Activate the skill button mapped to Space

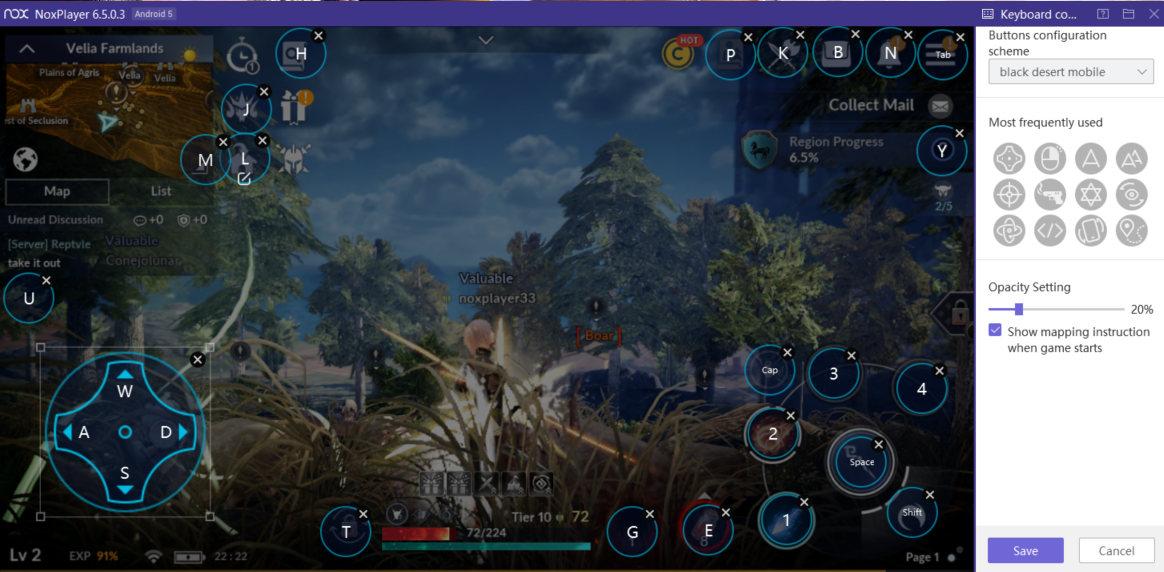click(861, 462)
